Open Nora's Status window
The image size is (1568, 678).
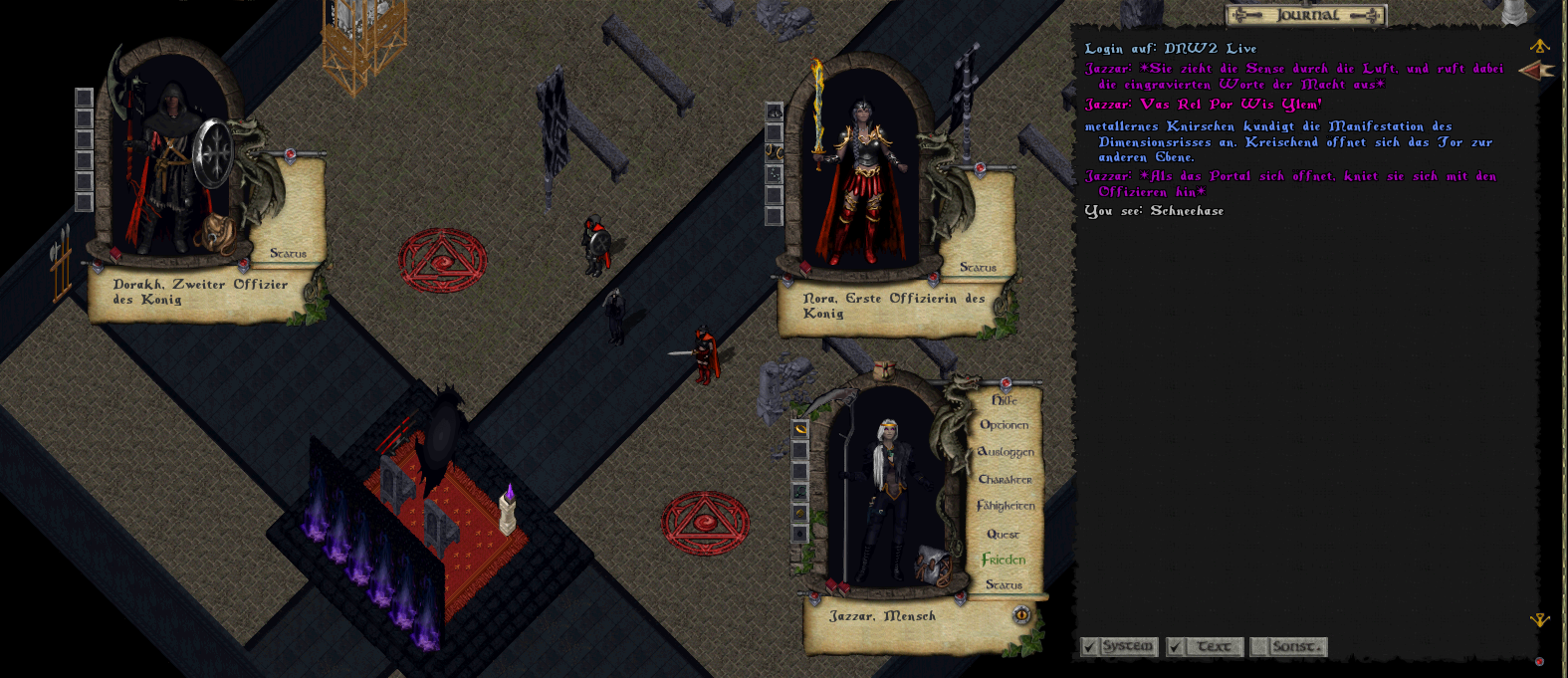(x=978, y=268)
